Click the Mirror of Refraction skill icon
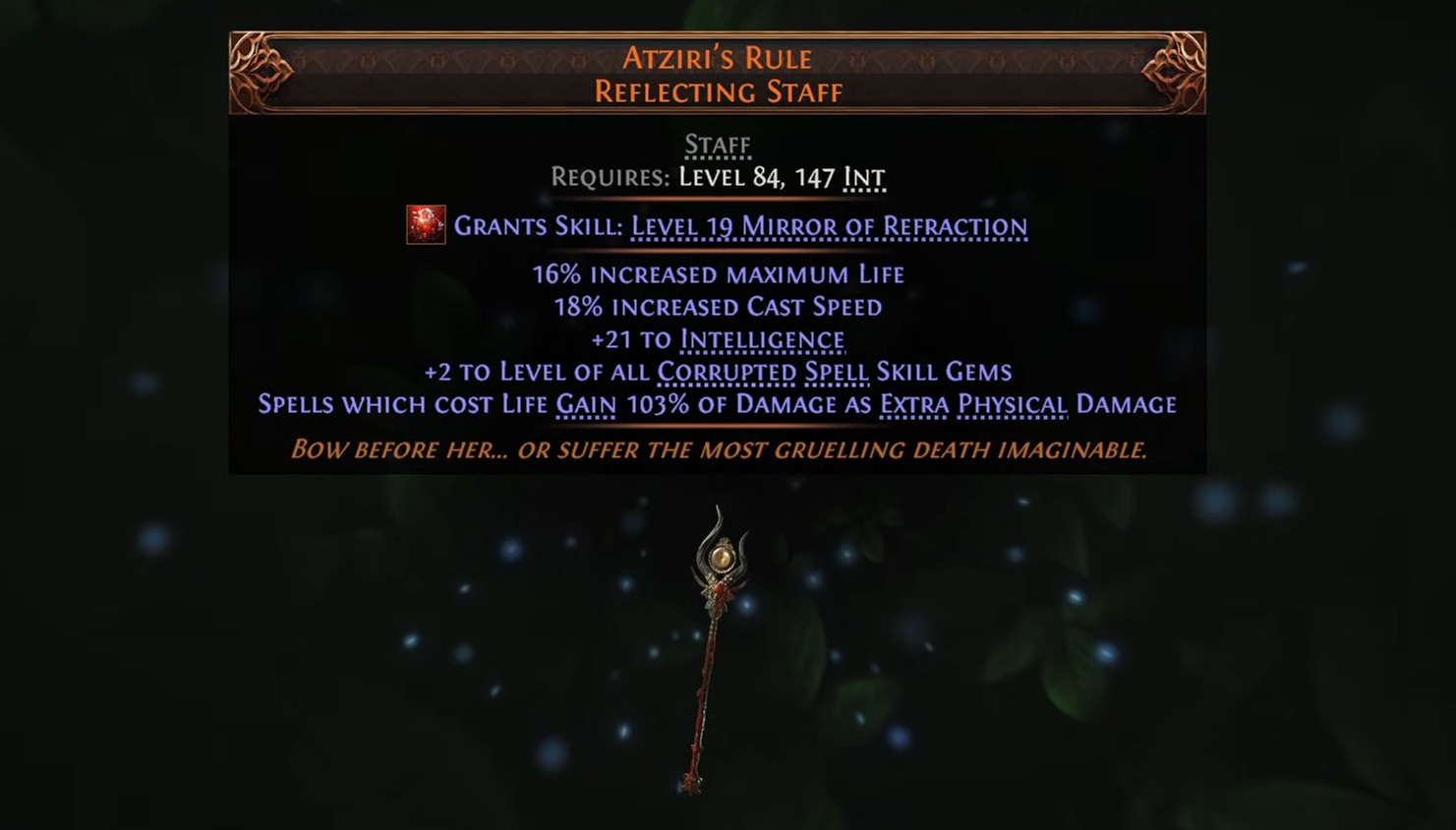Screen dimensions: 1456x830 coord(426,225)
